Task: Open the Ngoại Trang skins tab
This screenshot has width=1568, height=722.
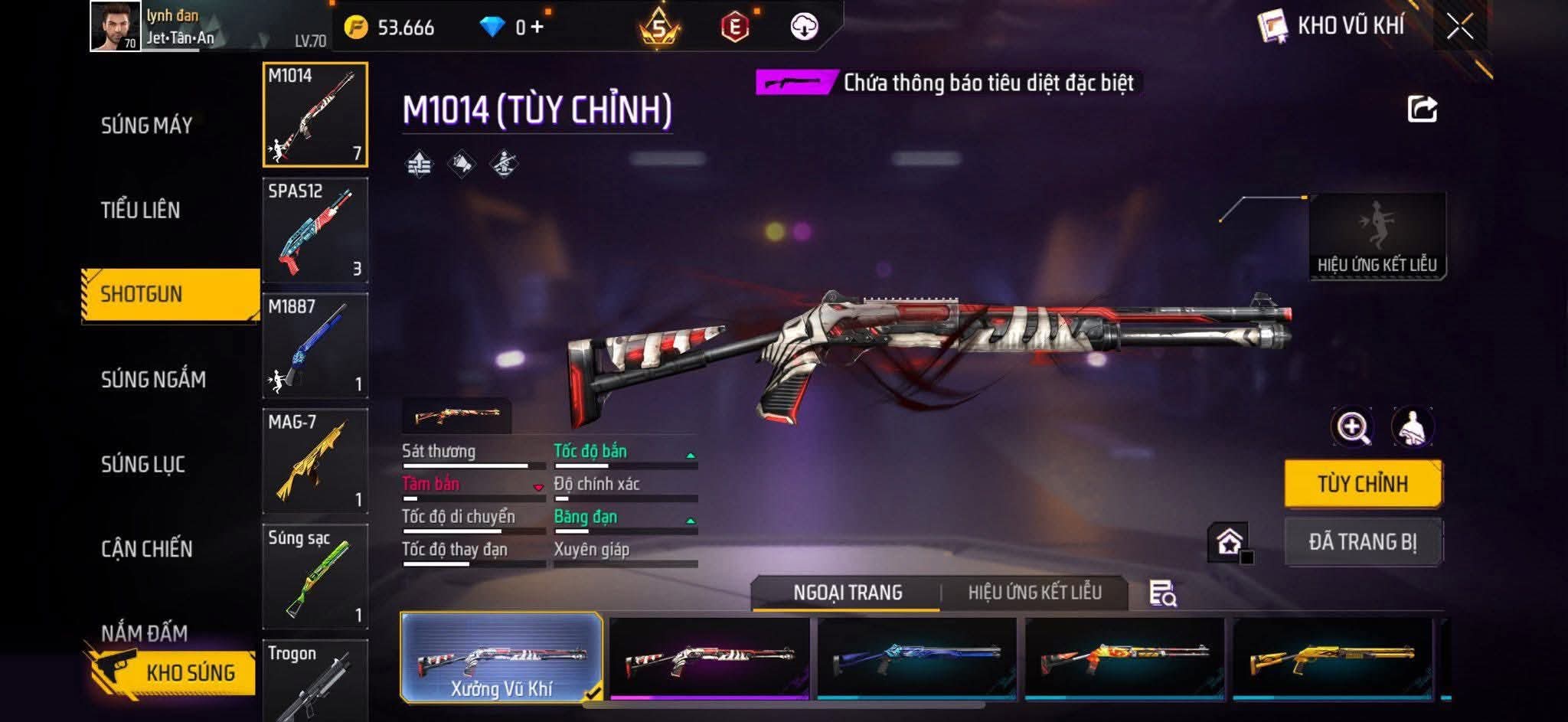Action: coord(848,593)
